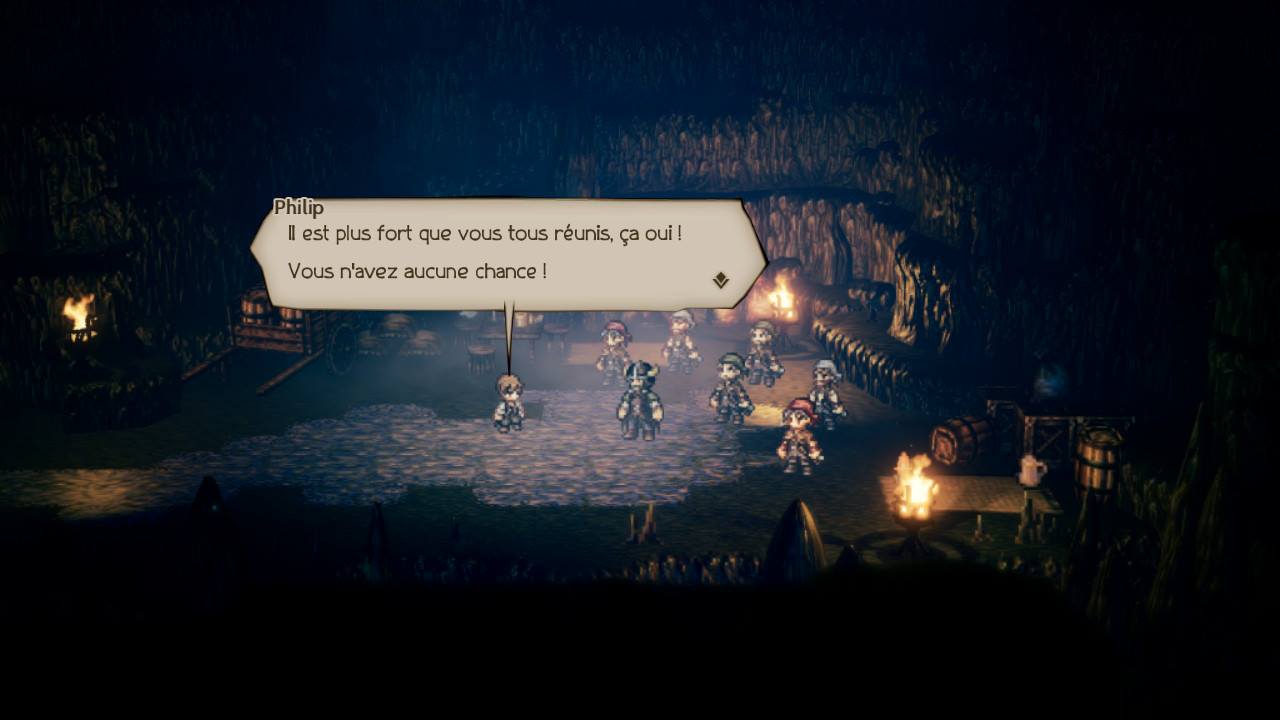This screenshot has width=1280, height=720.
Task: Advance Philip's dialogue with the diamond arrow
Action: (721, 281)
